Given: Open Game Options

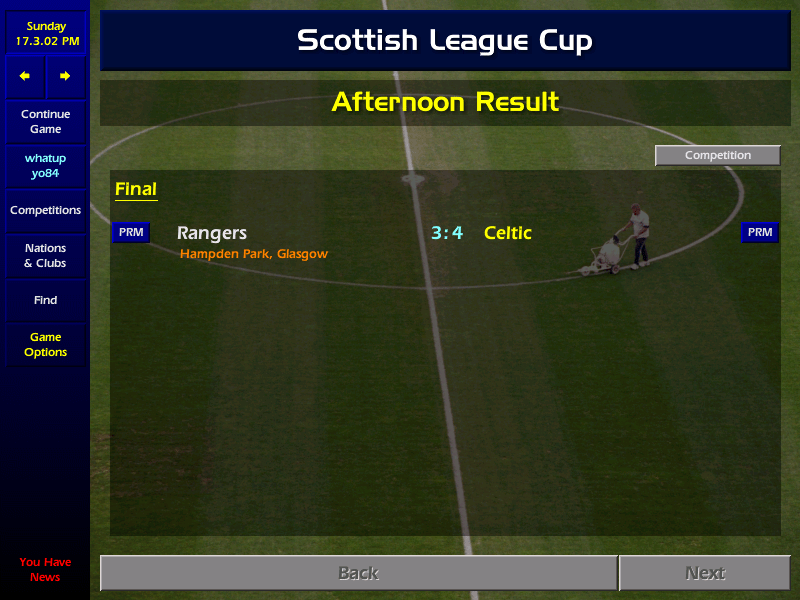Looking at the screenshot, I should coord(45,345).
